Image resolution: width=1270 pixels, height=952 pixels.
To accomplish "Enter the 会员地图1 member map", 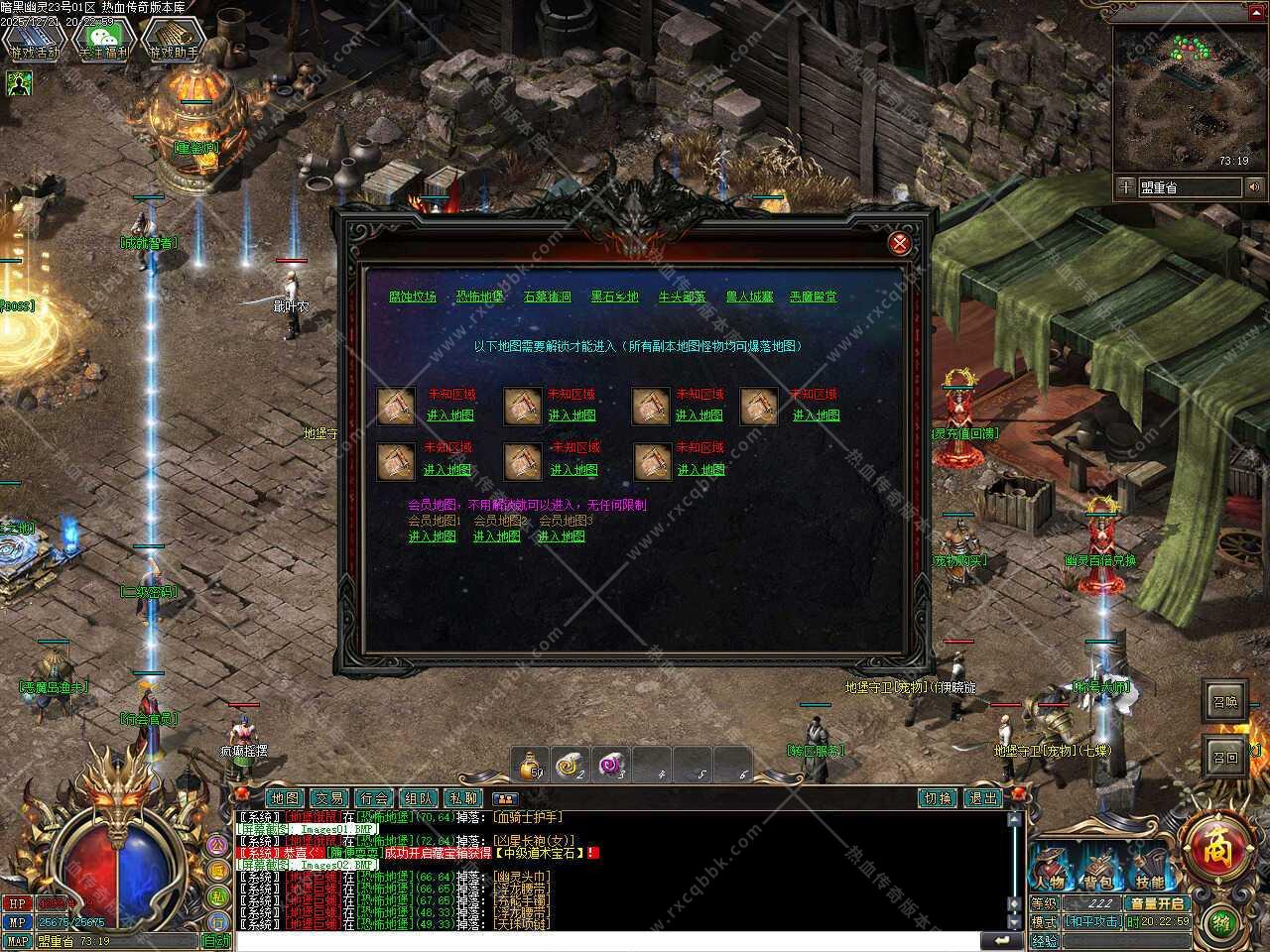I will (x=433, y=536).
